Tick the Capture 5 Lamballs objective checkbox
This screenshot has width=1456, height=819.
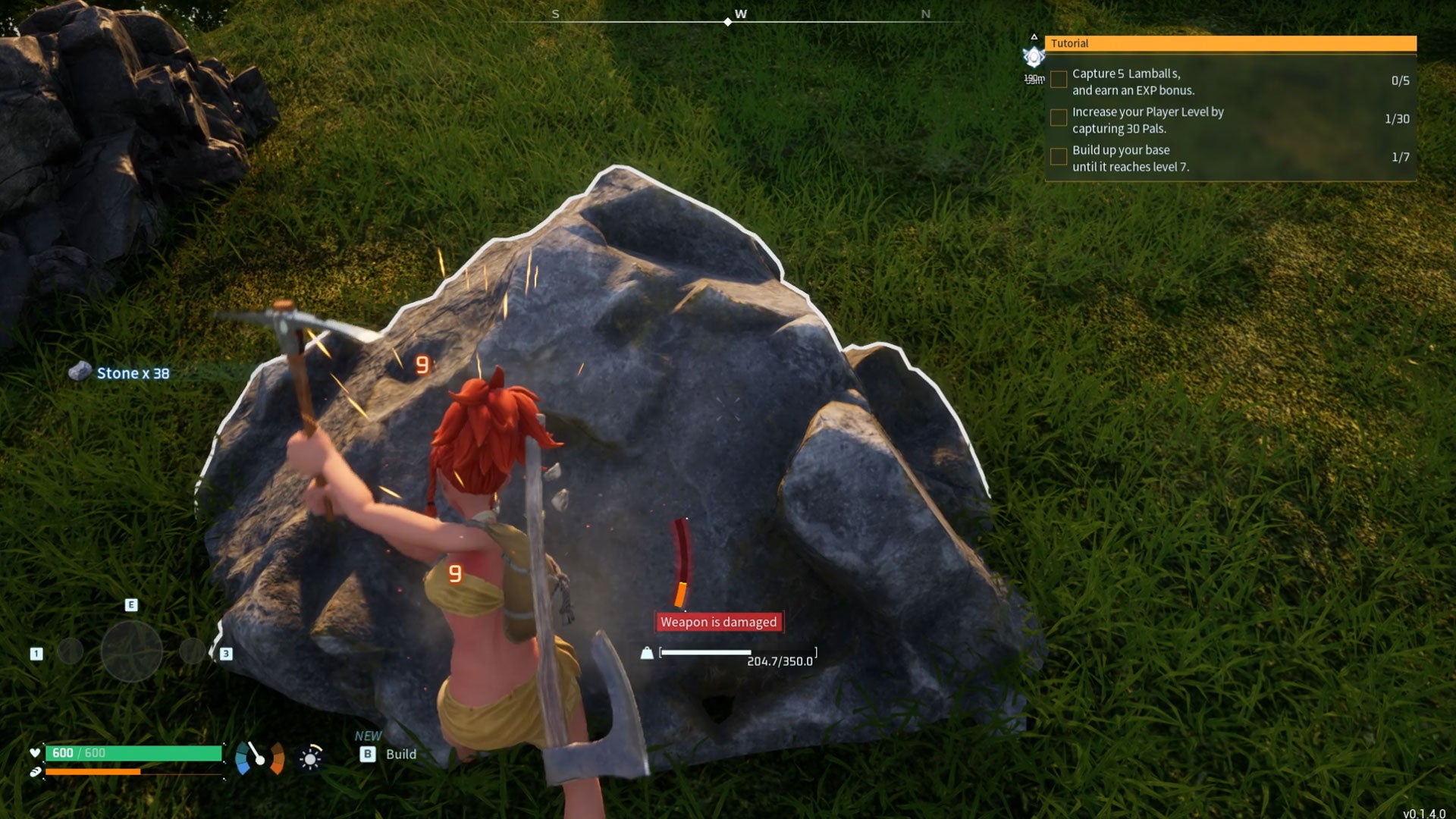(x=1058, y=80)
